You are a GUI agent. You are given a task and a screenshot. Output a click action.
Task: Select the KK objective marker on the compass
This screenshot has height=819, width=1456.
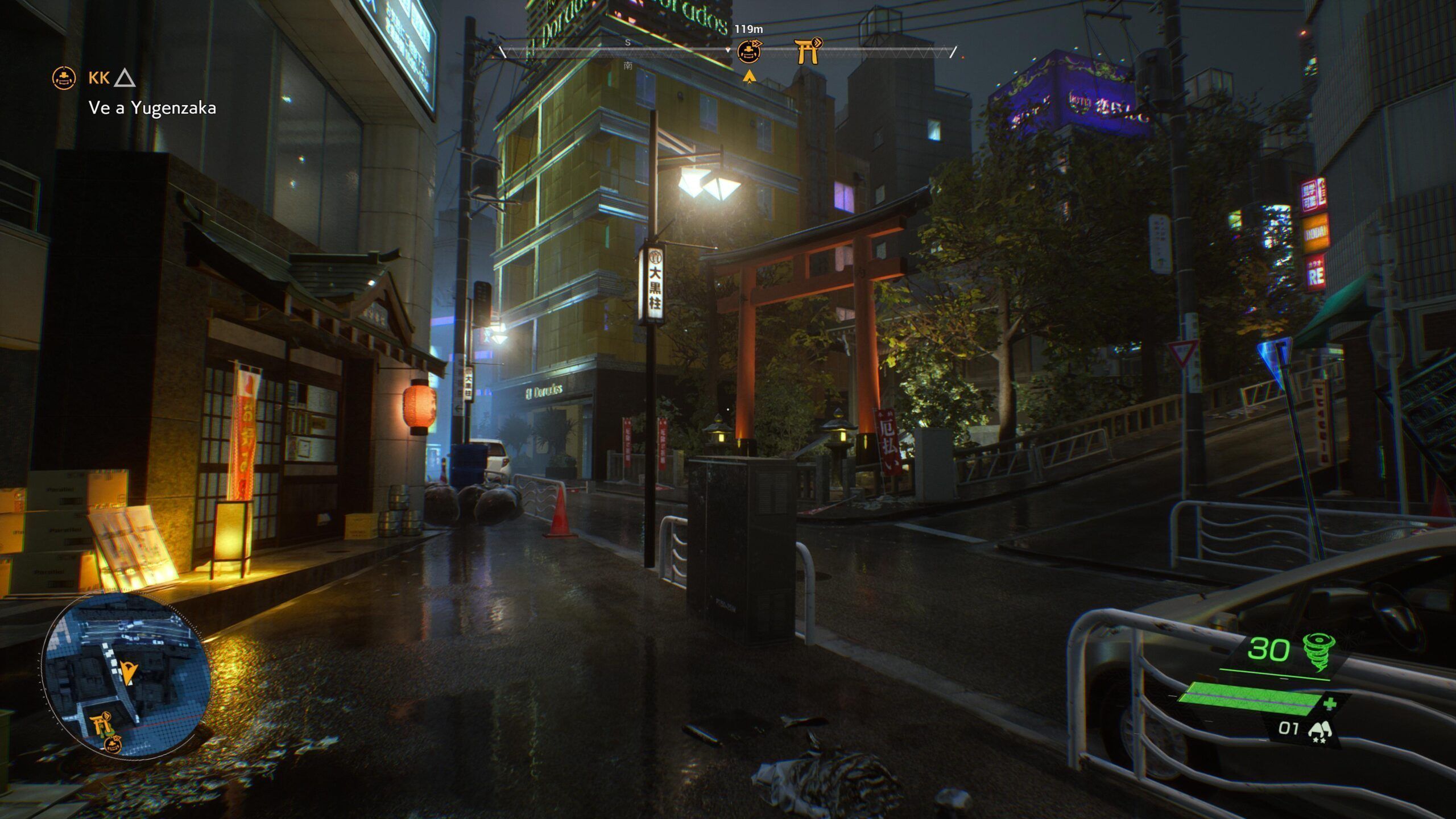pos(749,52)
